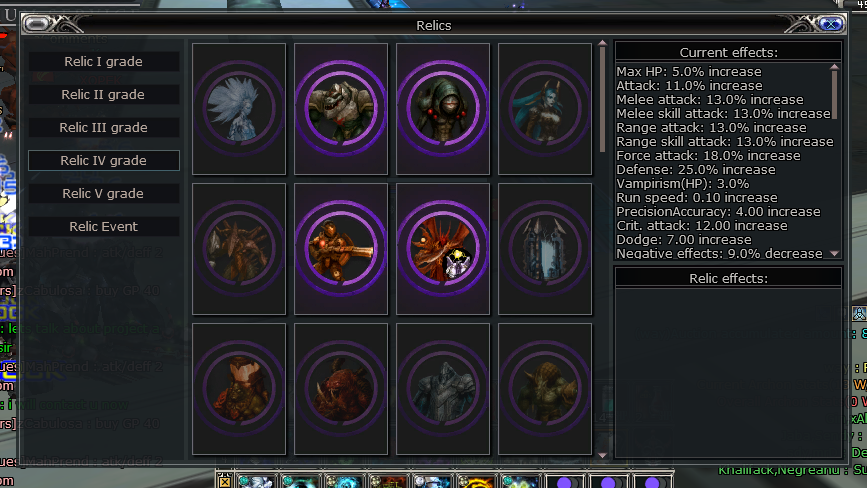Choose the Relic IV grade tab
Image resolution: width=867 pixels, height=488 pixels.
point(103,161)
